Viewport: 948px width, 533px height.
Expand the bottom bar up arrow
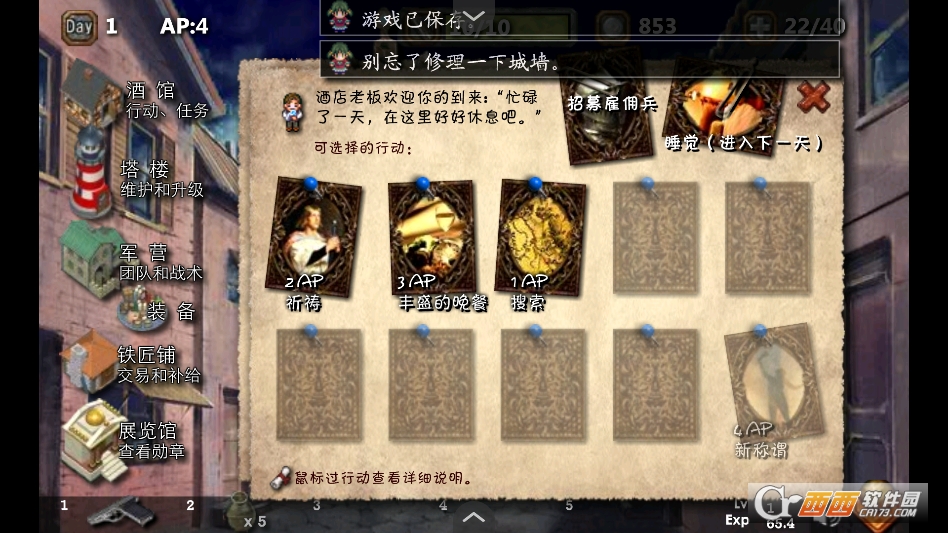tap(474, 517)
